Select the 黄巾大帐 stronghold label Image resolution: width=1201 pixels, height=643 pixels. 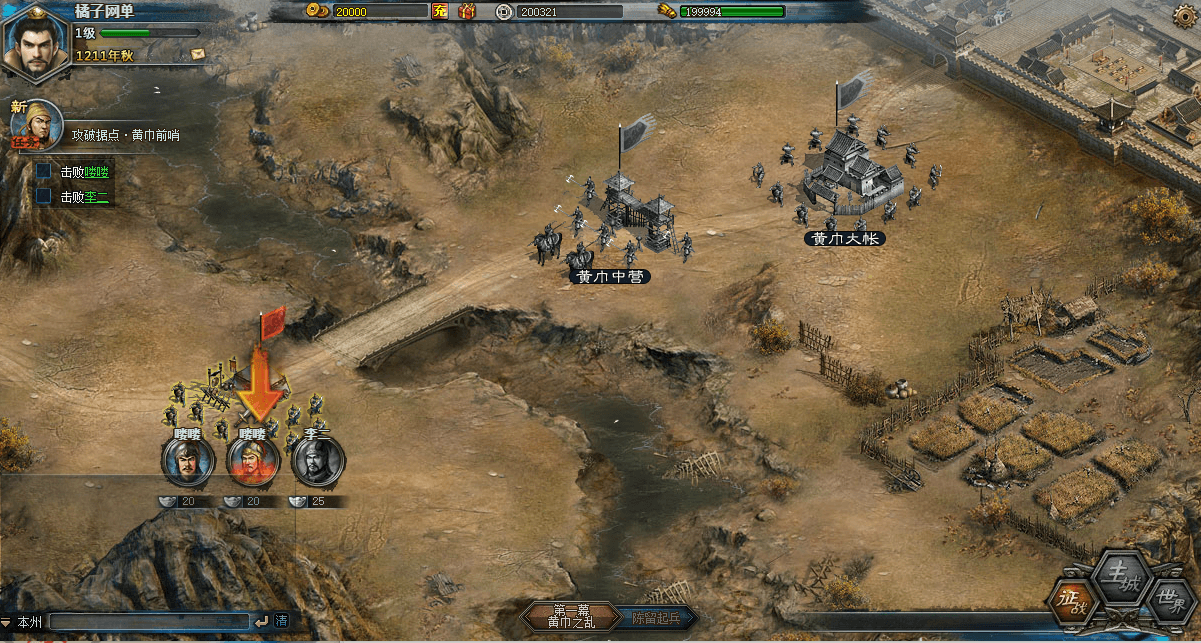coord(845,239)
